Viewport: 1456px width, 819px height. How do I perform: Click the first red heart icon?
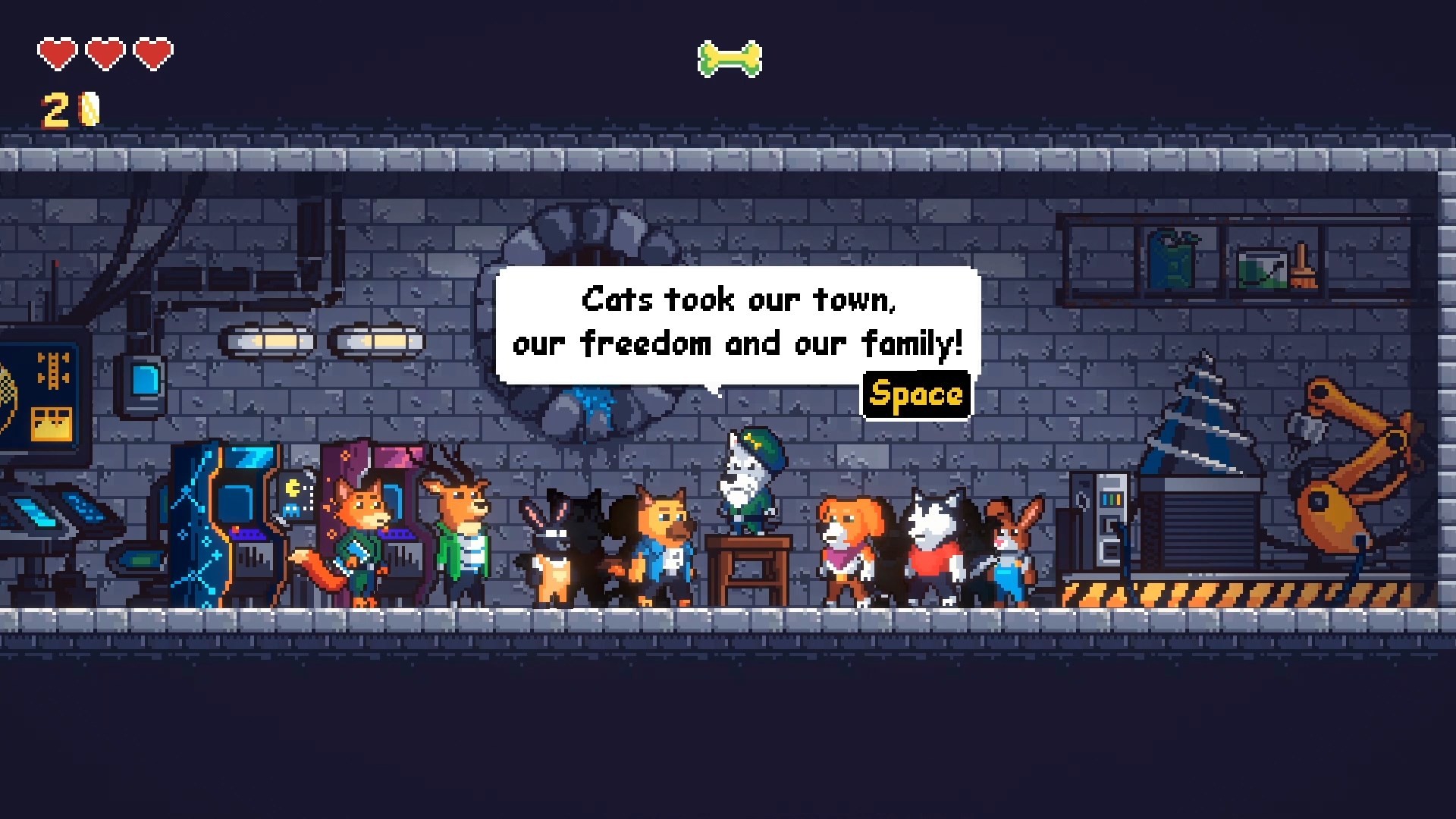[x=57, y=53]
